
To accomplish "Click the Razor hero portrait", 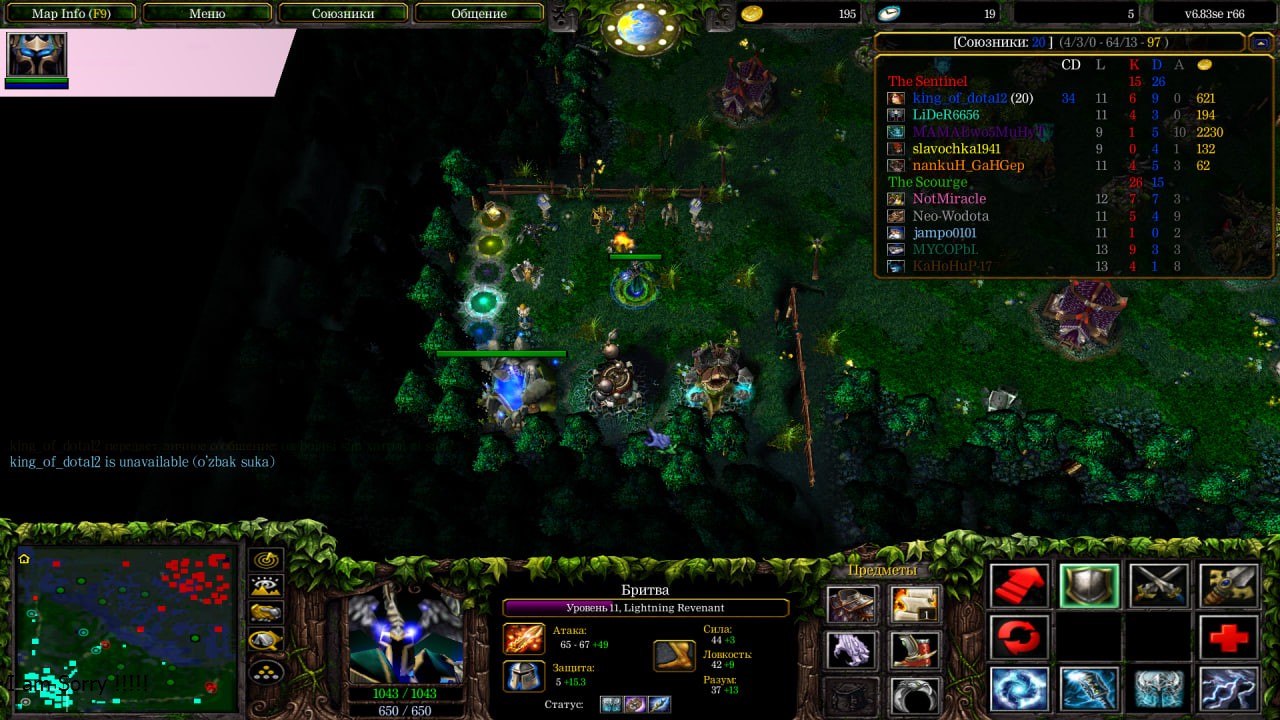I will click(x=405, y=637).
